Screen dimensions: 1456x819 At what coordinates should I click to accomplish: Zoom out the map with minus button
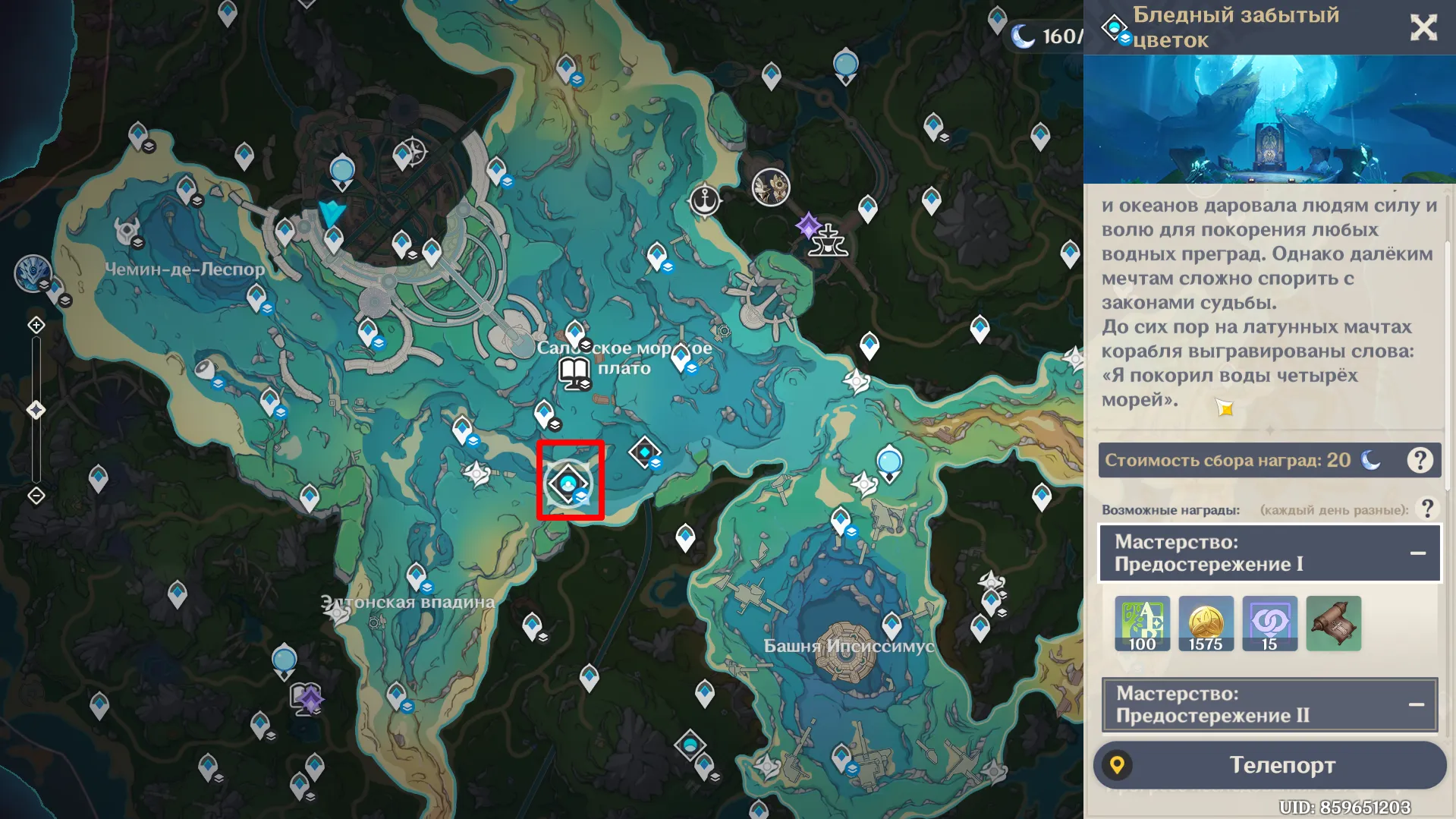tap(36, 496)
